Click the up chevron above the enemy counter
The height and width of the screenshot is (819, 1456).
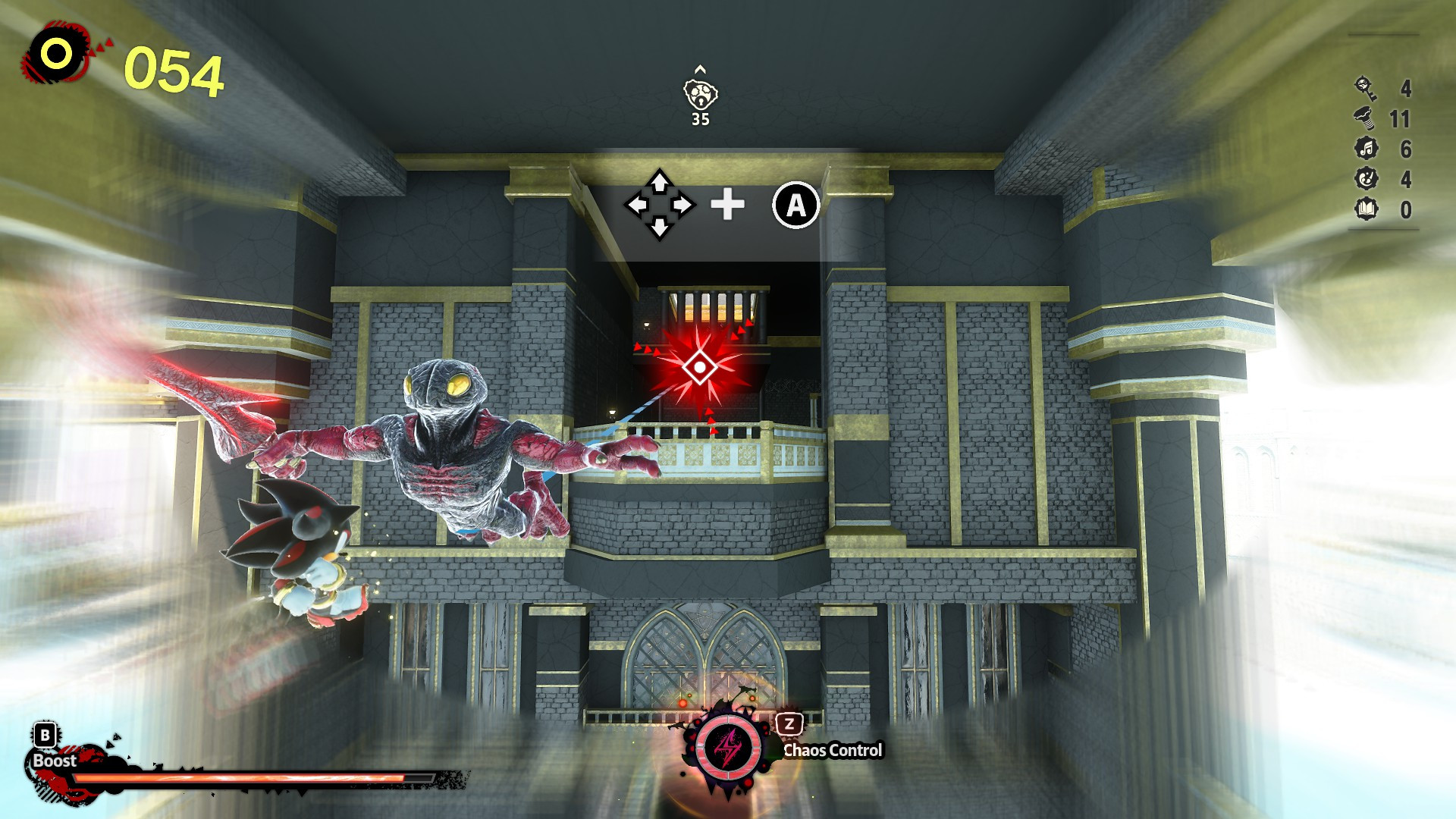(x=698, y=67)
